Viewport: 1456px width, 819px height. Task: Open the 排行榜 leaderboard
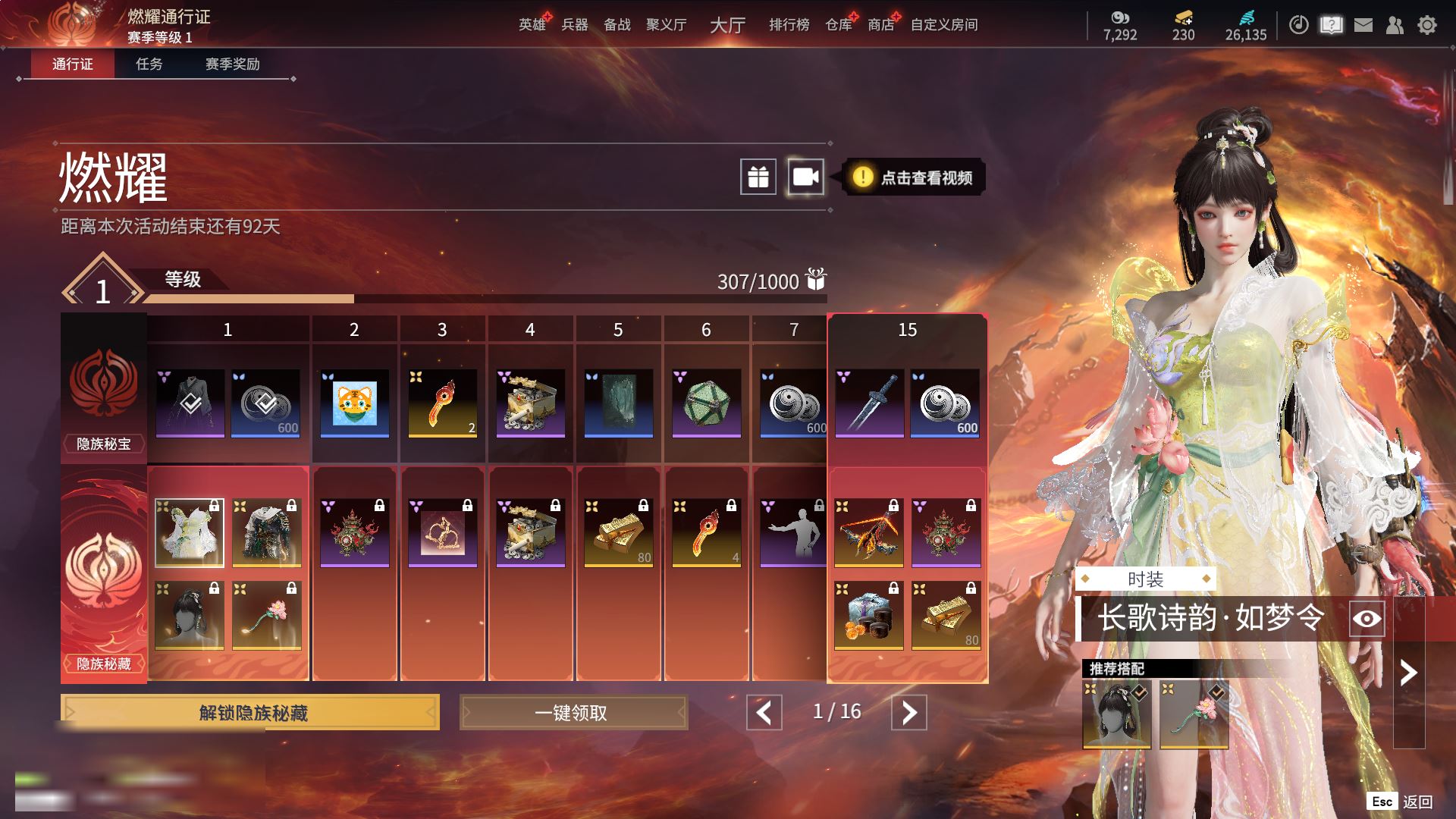click(789, 25)
